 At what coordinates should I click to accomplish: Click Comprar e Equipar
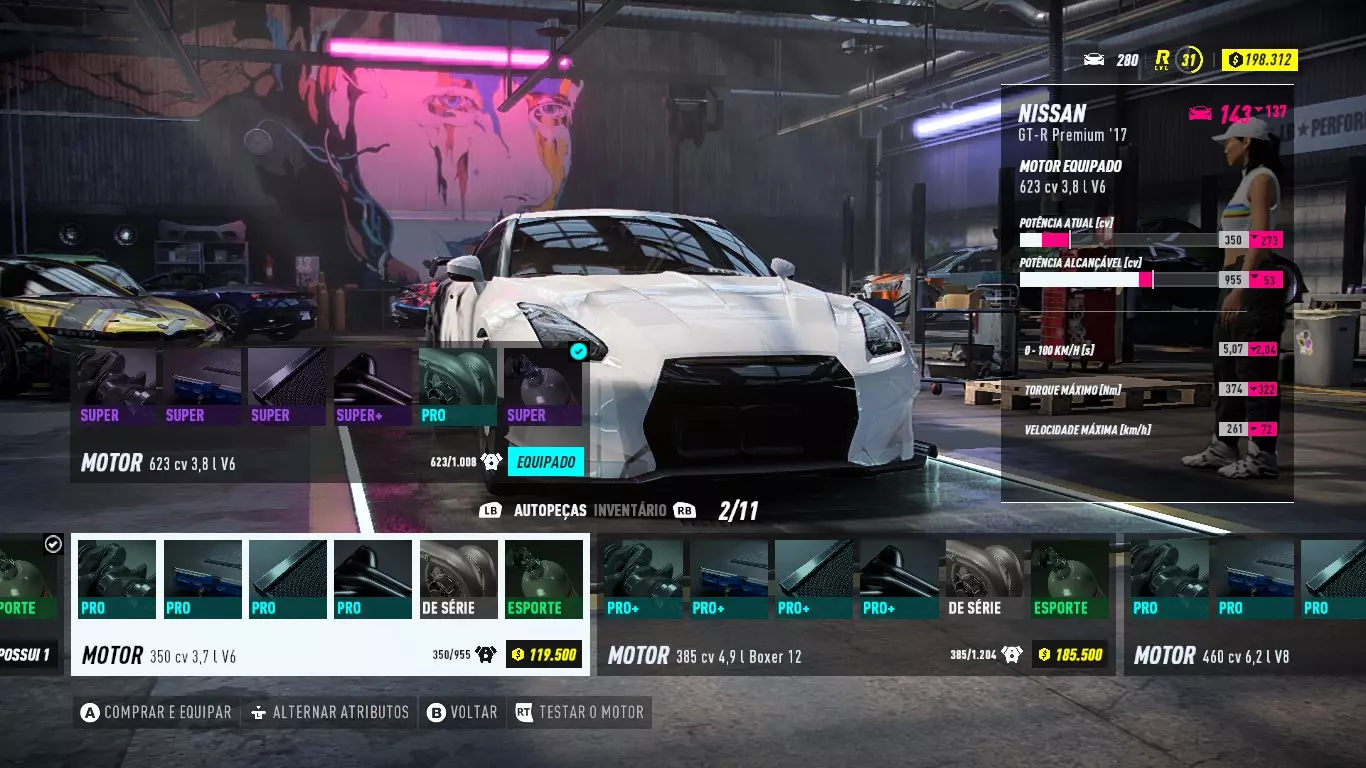point(157,713)
